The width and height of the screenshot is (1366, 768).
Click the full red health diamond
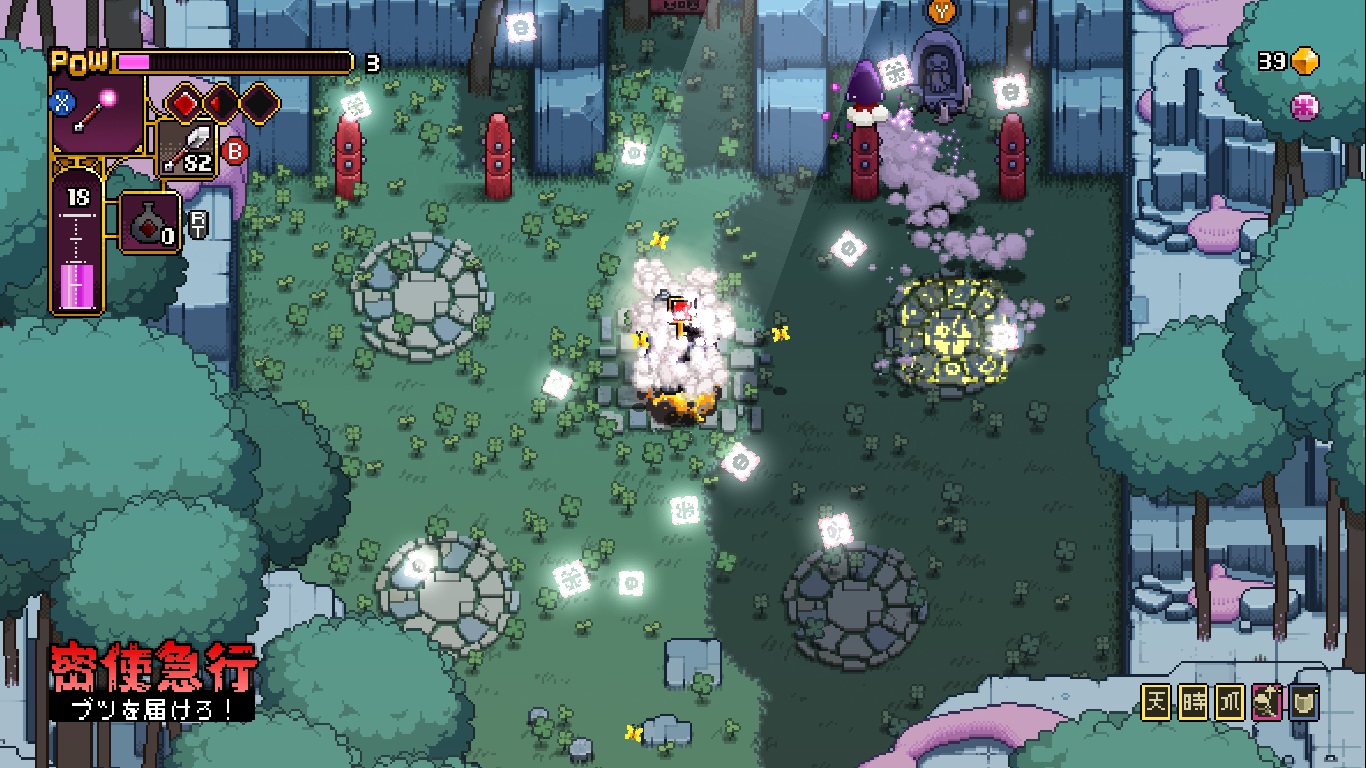(x=185, y=103)
